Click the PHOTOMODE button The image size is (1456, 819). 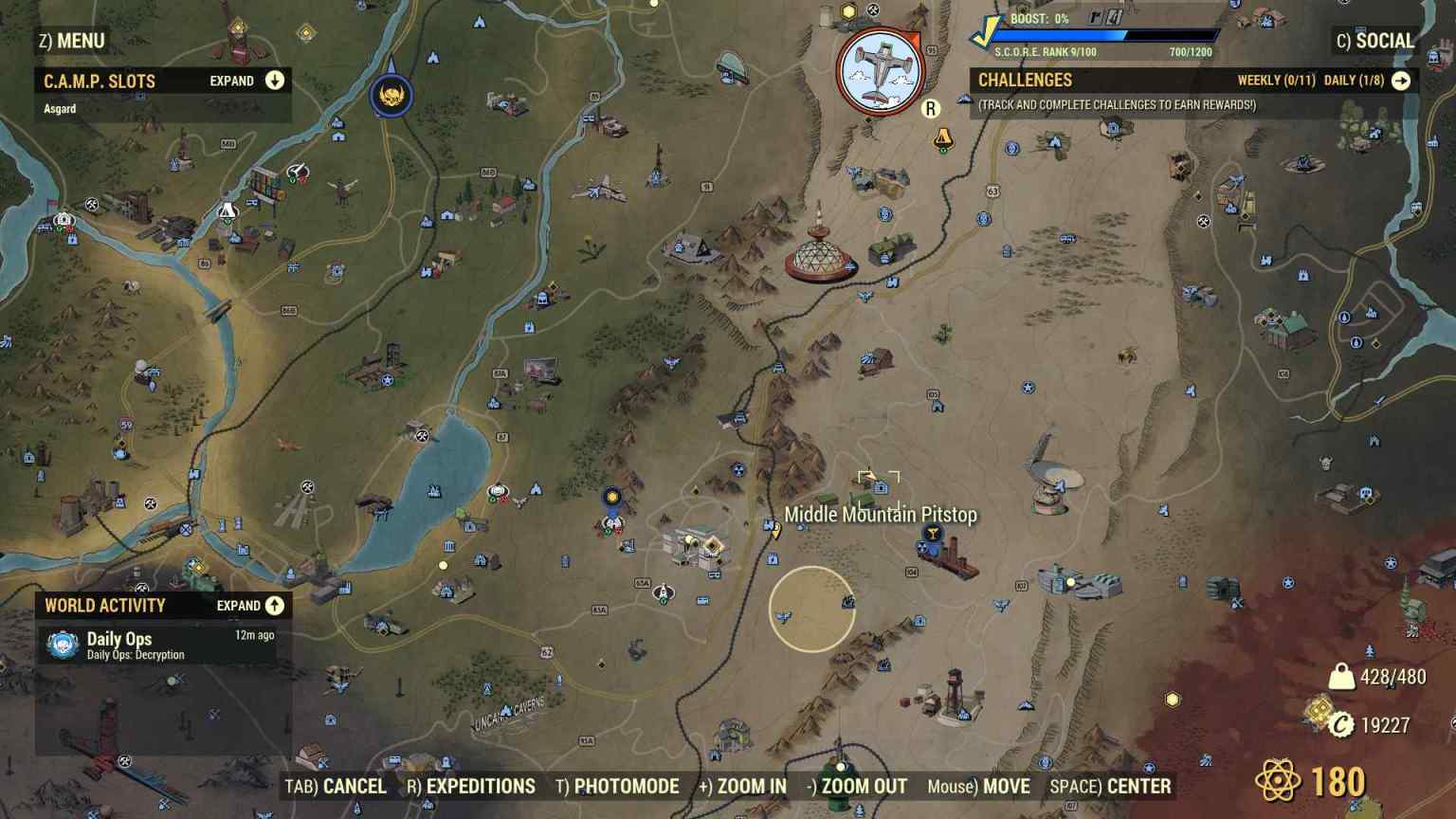(x=619, y=786)
